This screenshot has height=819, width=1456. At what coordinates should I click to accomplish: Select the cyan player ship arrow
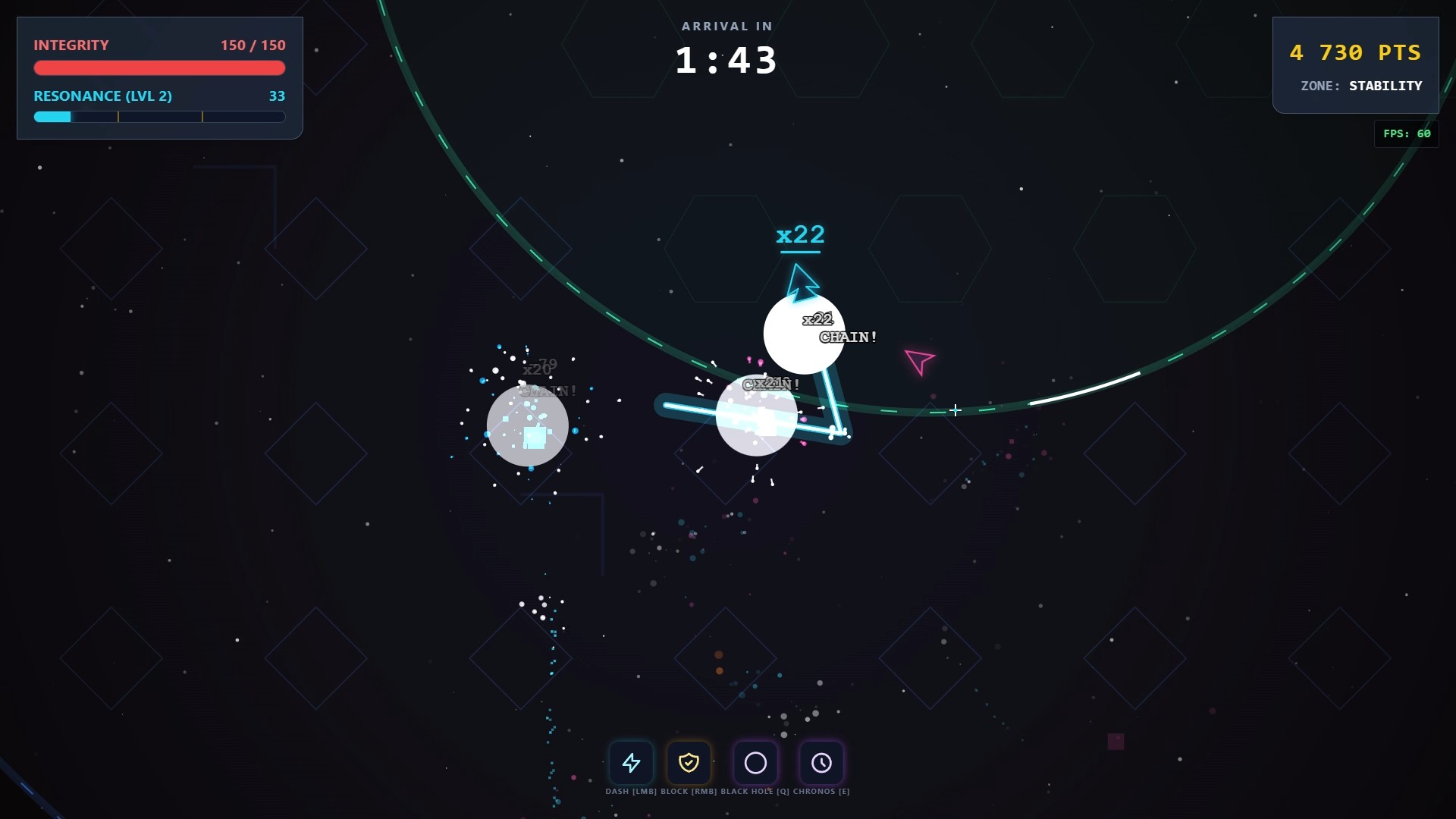(802, 281)
